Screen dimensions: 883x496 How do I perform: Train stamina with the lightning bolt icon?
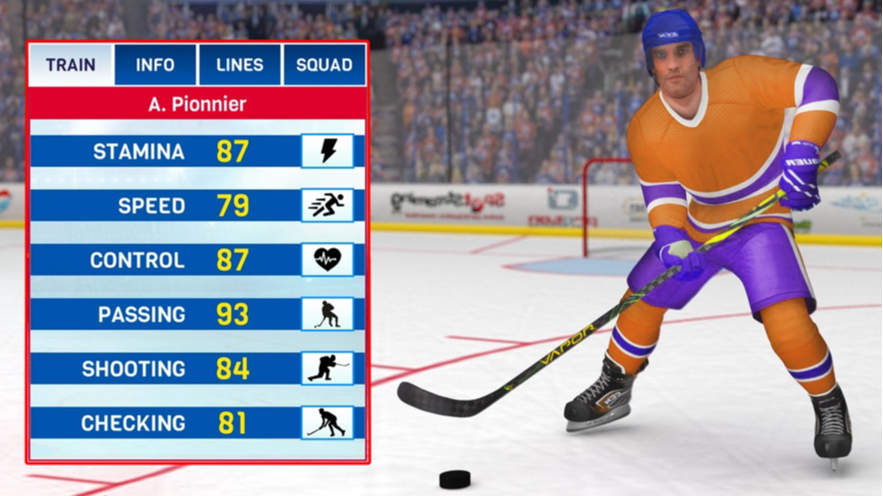coord(327,151)
